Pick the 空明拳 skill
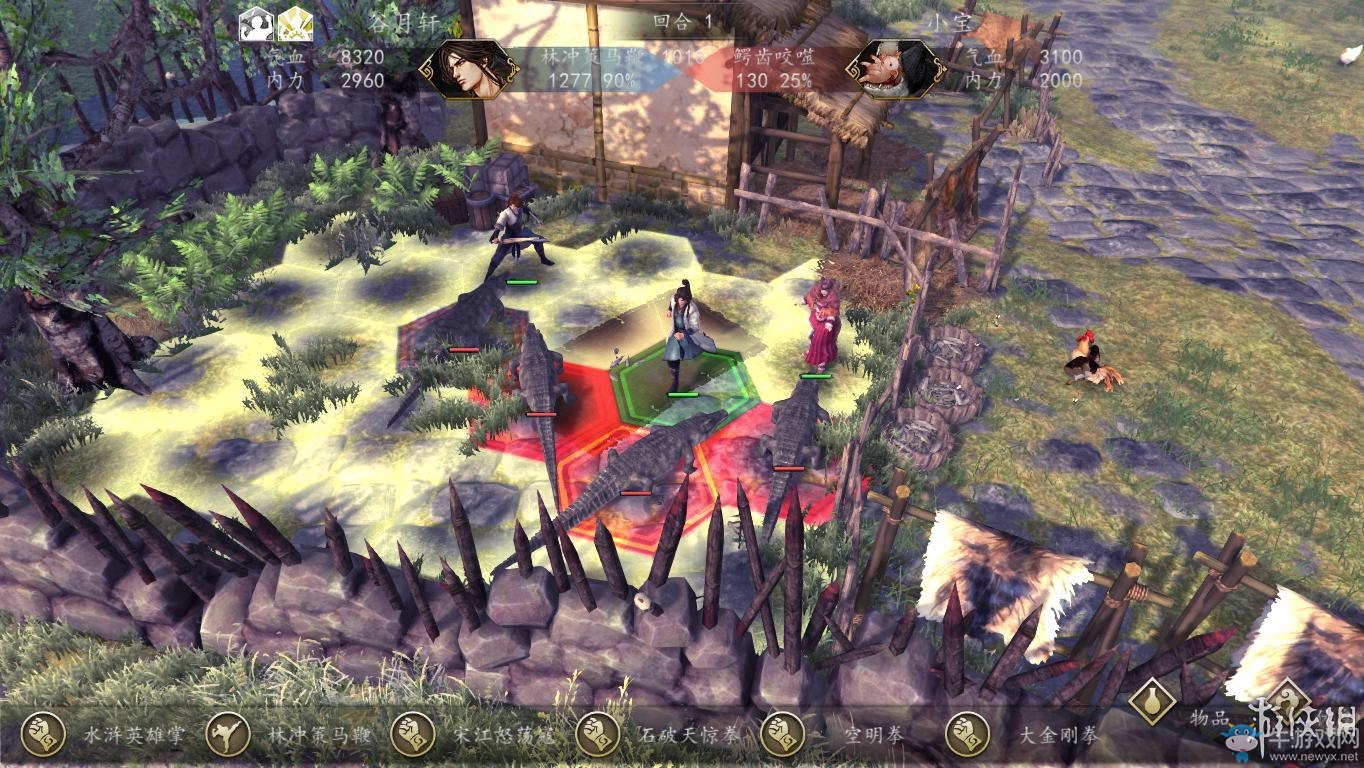 pyautogui.click(x=782, y=736)
